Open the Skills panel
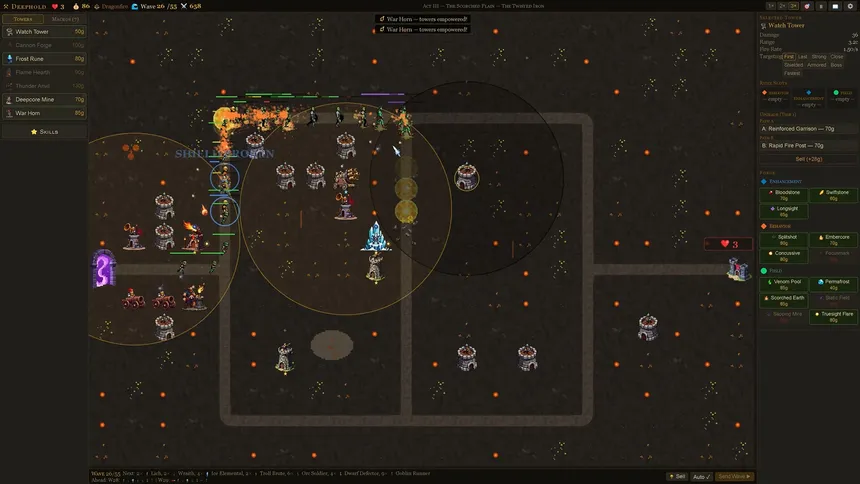 [44, 132]
